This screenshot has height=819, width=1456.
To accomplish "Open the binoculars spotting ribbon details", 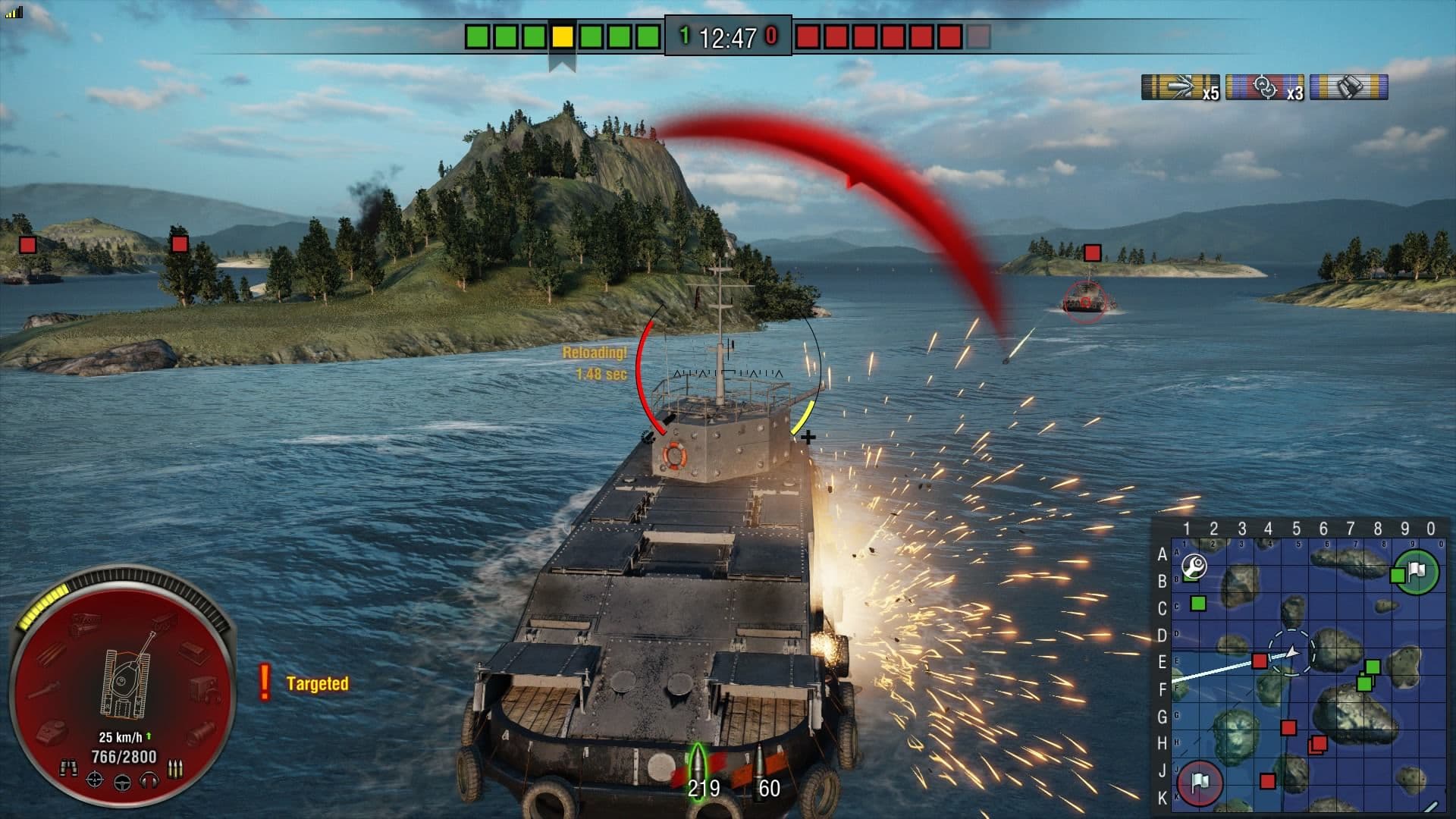I will (1350, 86).
